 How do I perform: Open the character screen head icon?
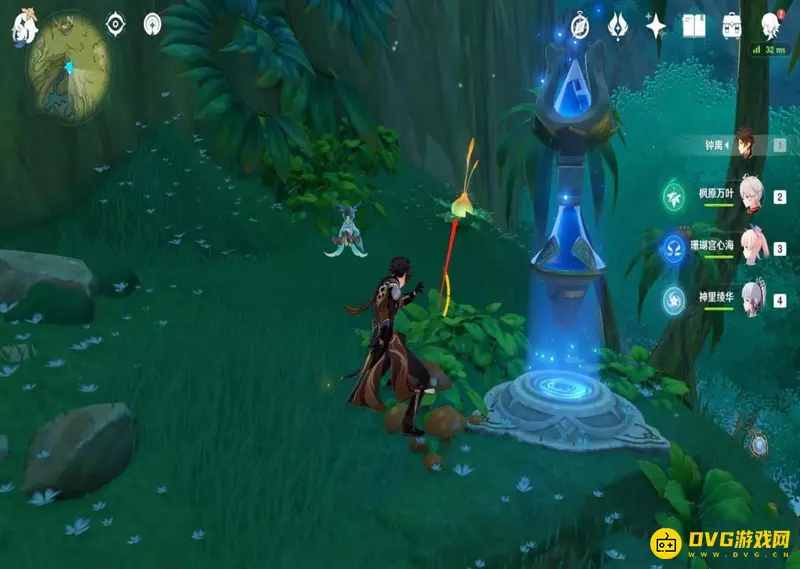(771, 26)
